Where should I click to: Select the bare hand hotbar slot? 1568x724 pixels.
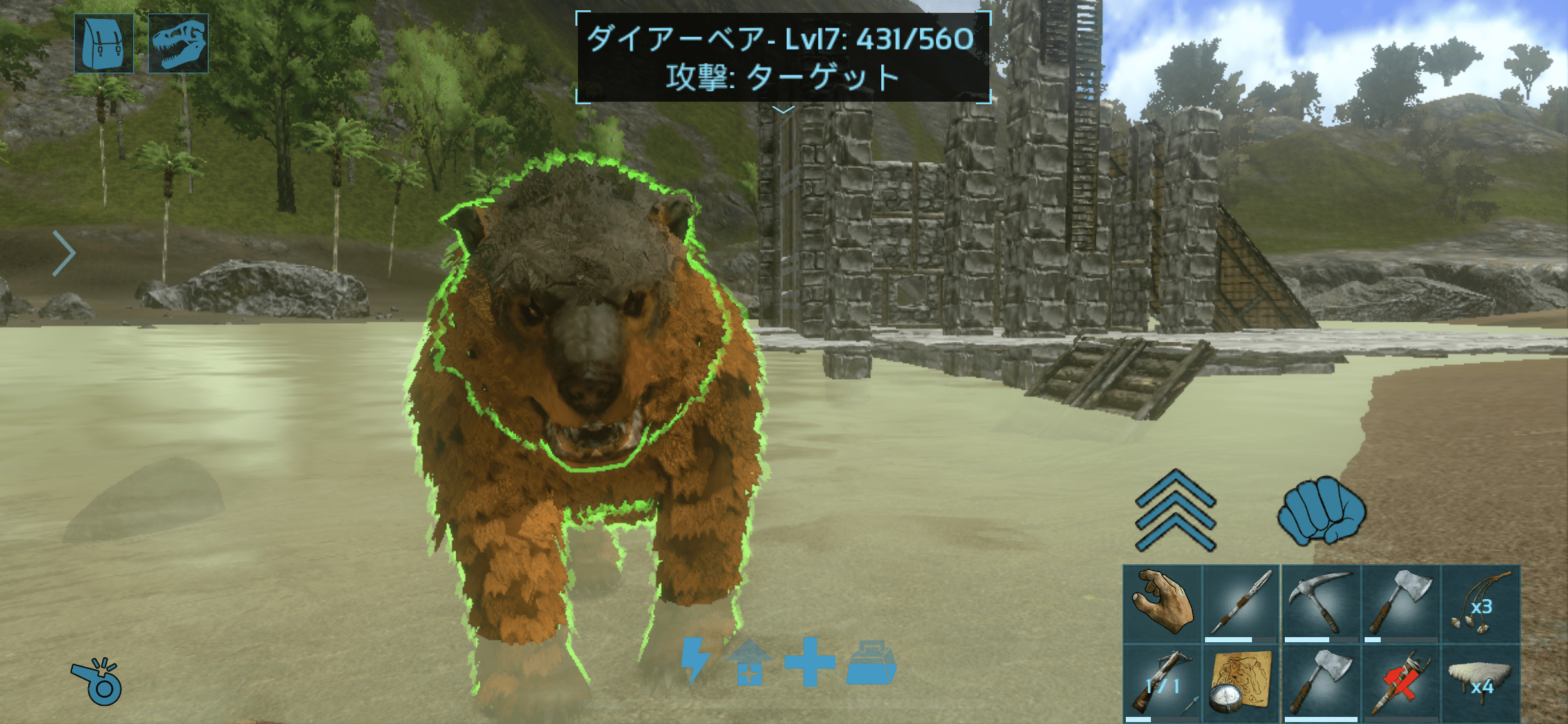(1162, 604)
